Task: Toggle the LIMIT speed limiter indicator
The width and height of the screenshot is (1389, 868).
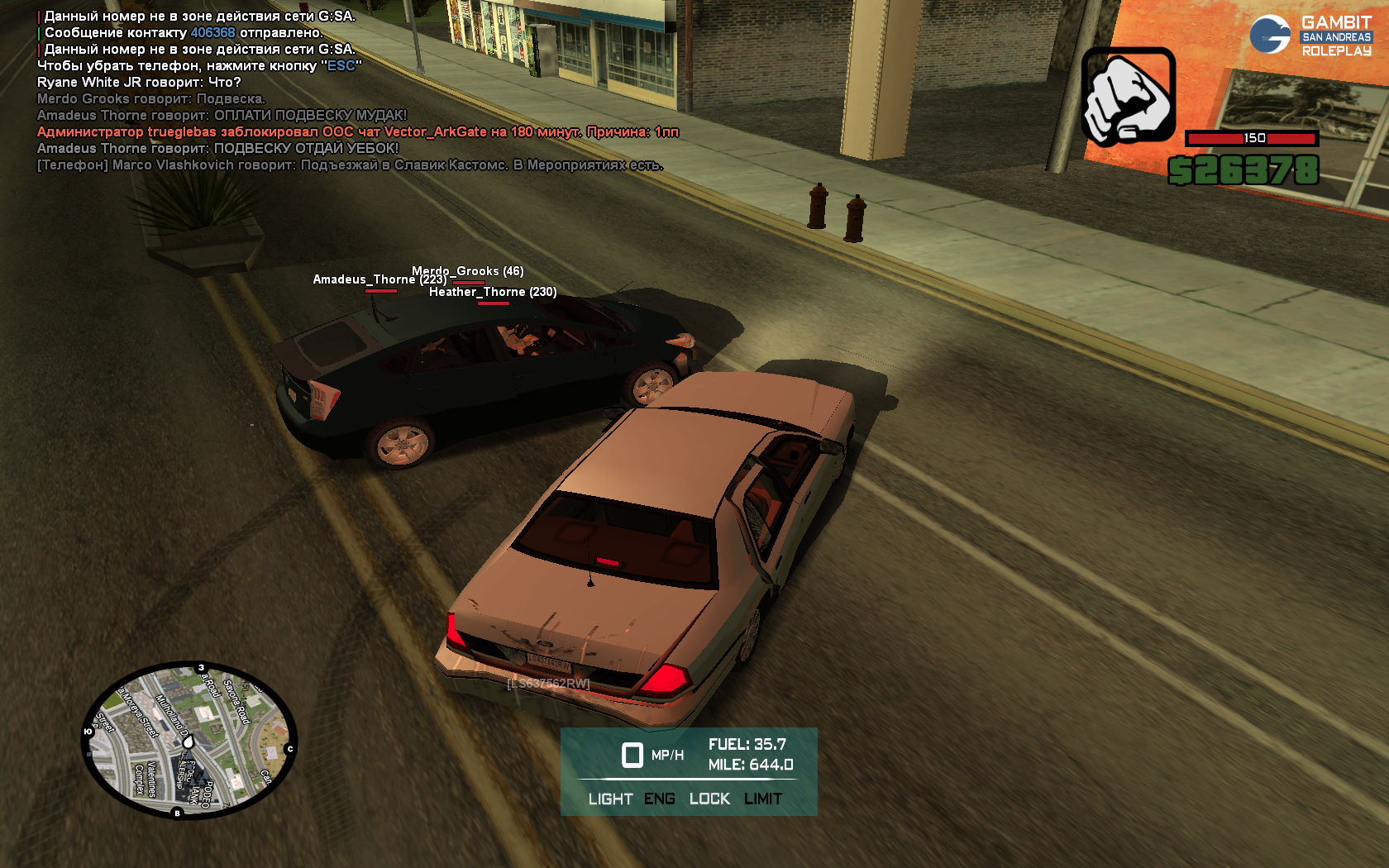Action: [x=762, y=799]
